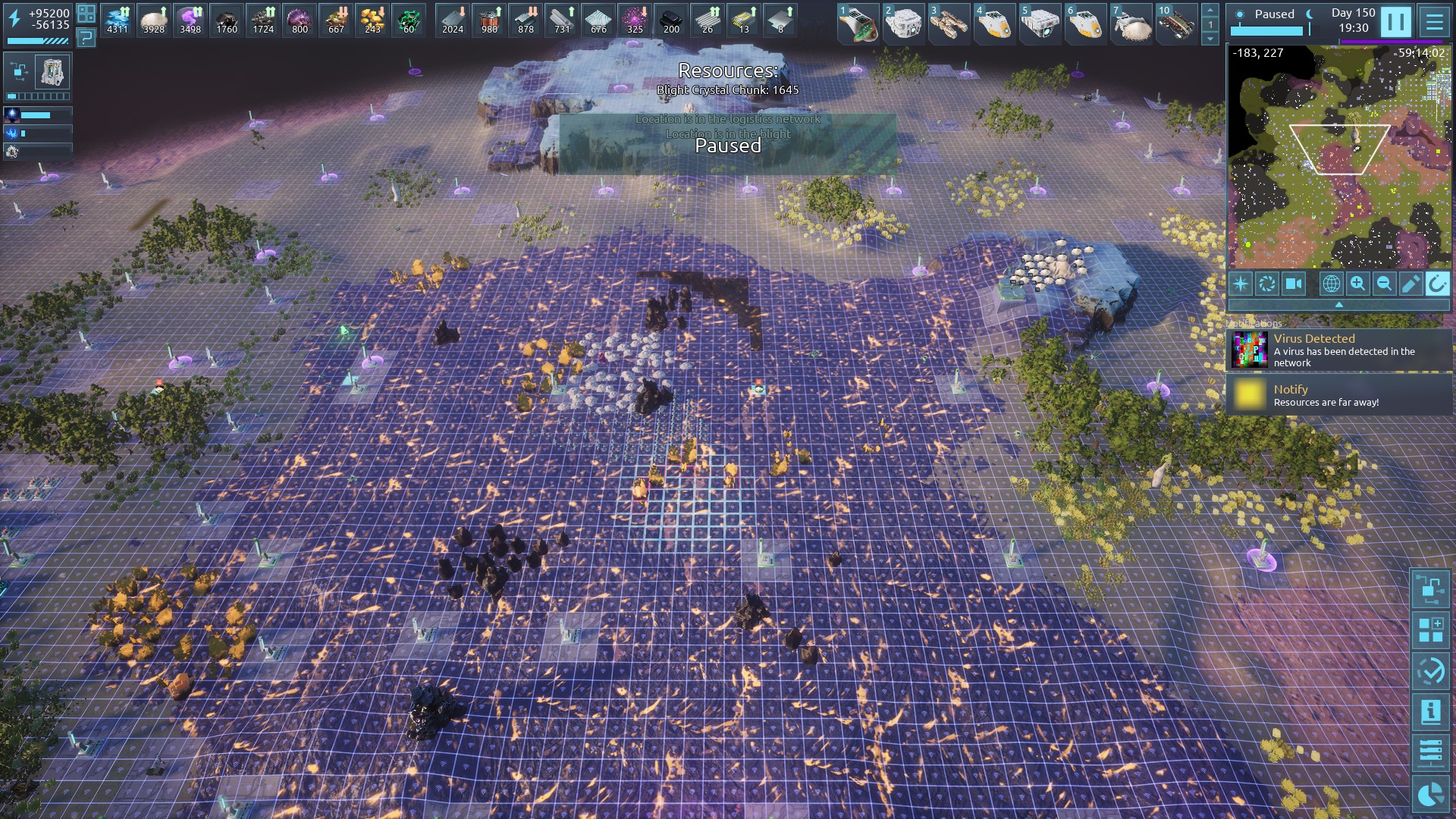Click the hotbar page down arrow
1456x819 pixels.
click(x=1210, y=38)
